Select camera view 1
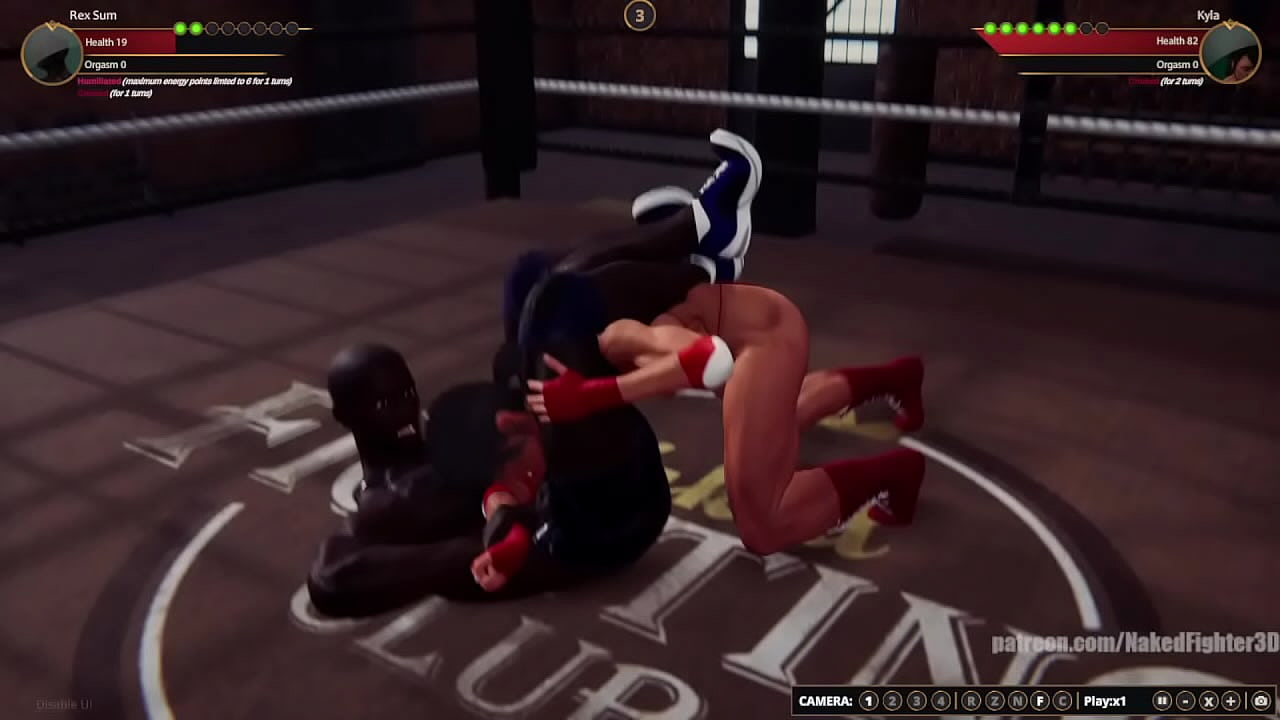Image resolution: width=1280 pixels, height=720 pixels. 868,699
